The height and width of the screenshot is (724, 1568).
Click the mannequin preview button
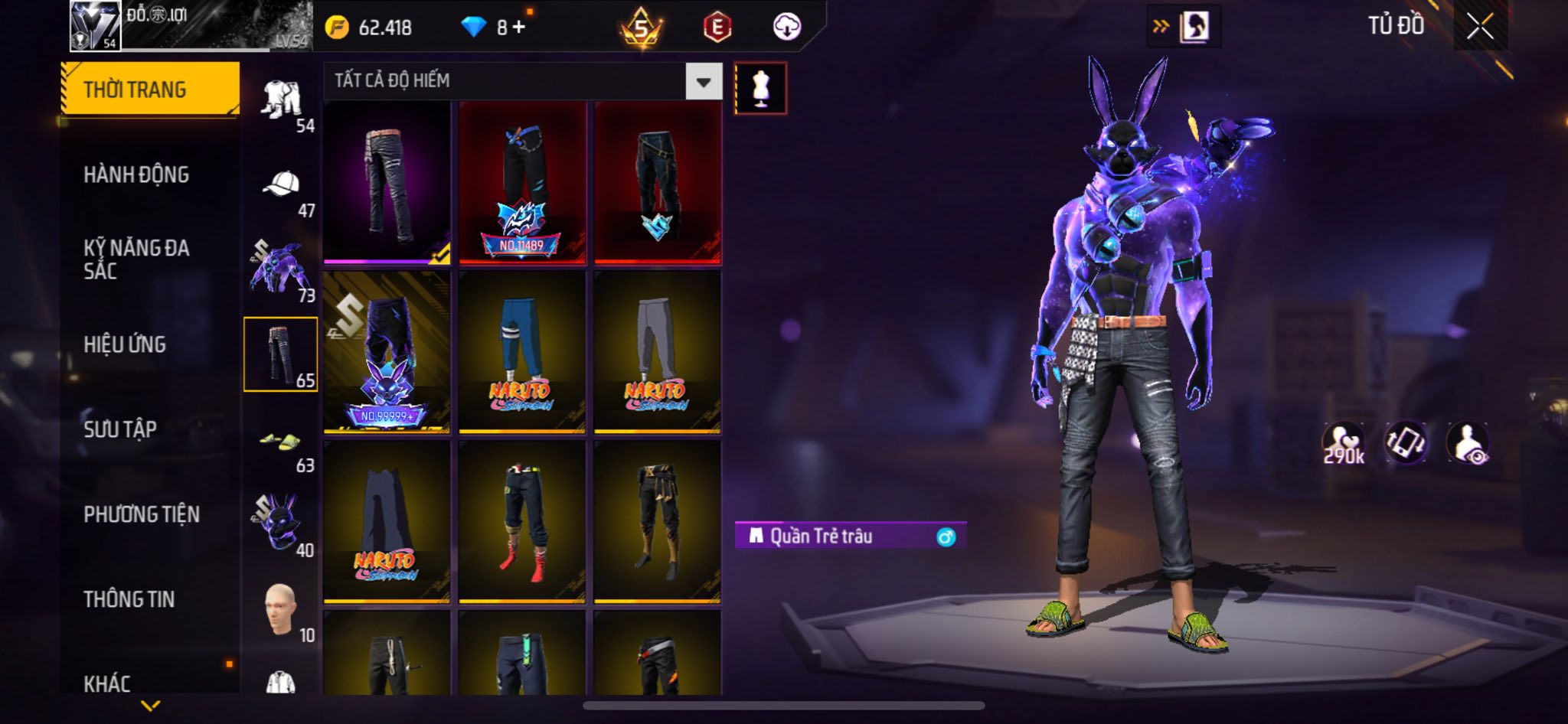click(x=760, y=88)
